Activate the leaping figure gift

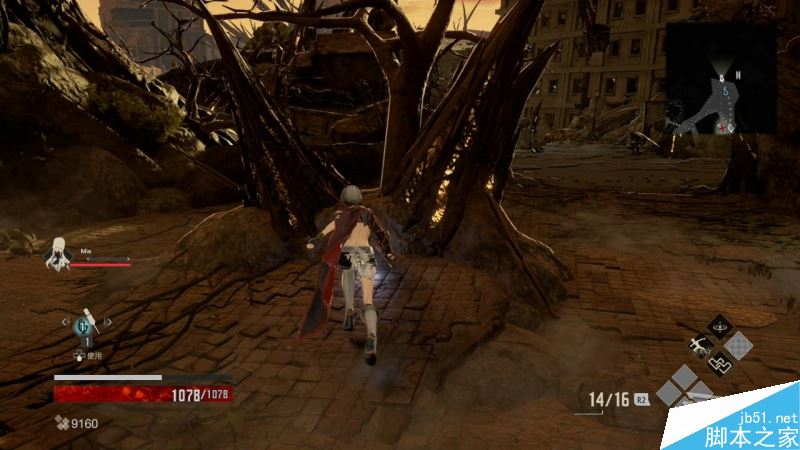[700, 346]
